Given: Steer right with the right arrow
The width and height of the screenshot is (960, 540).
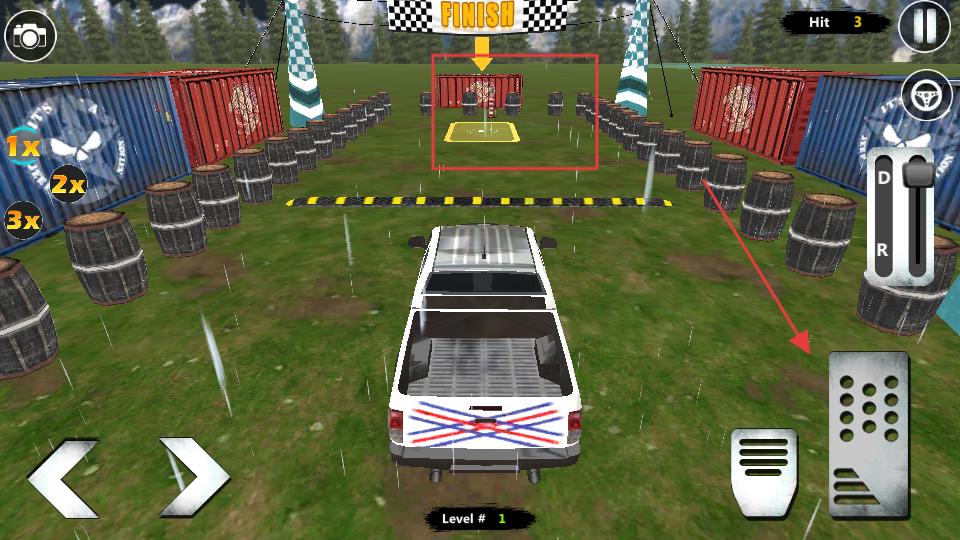Looking at the screenshot, I should click(x=194, y=477).
